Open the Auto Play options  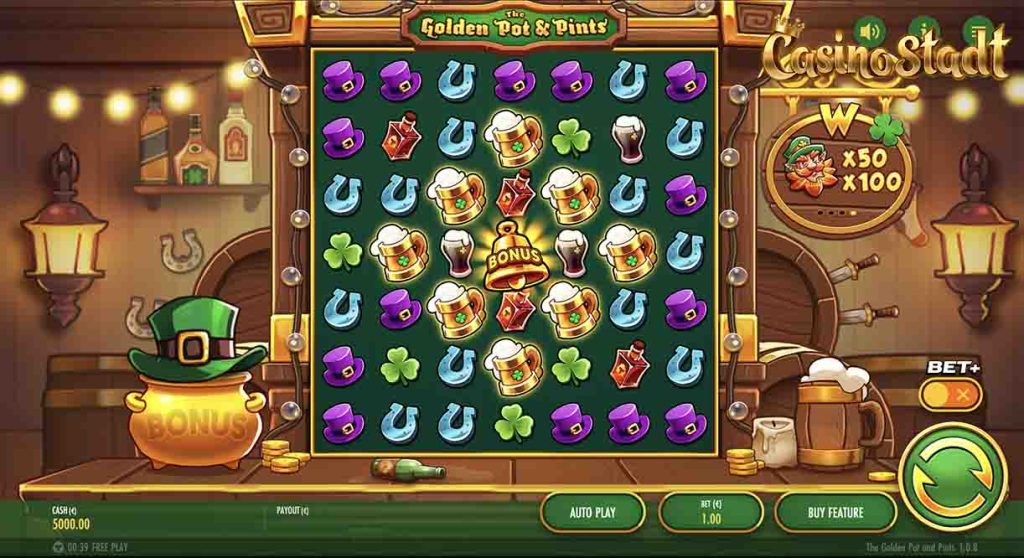[x=593, y=512]
